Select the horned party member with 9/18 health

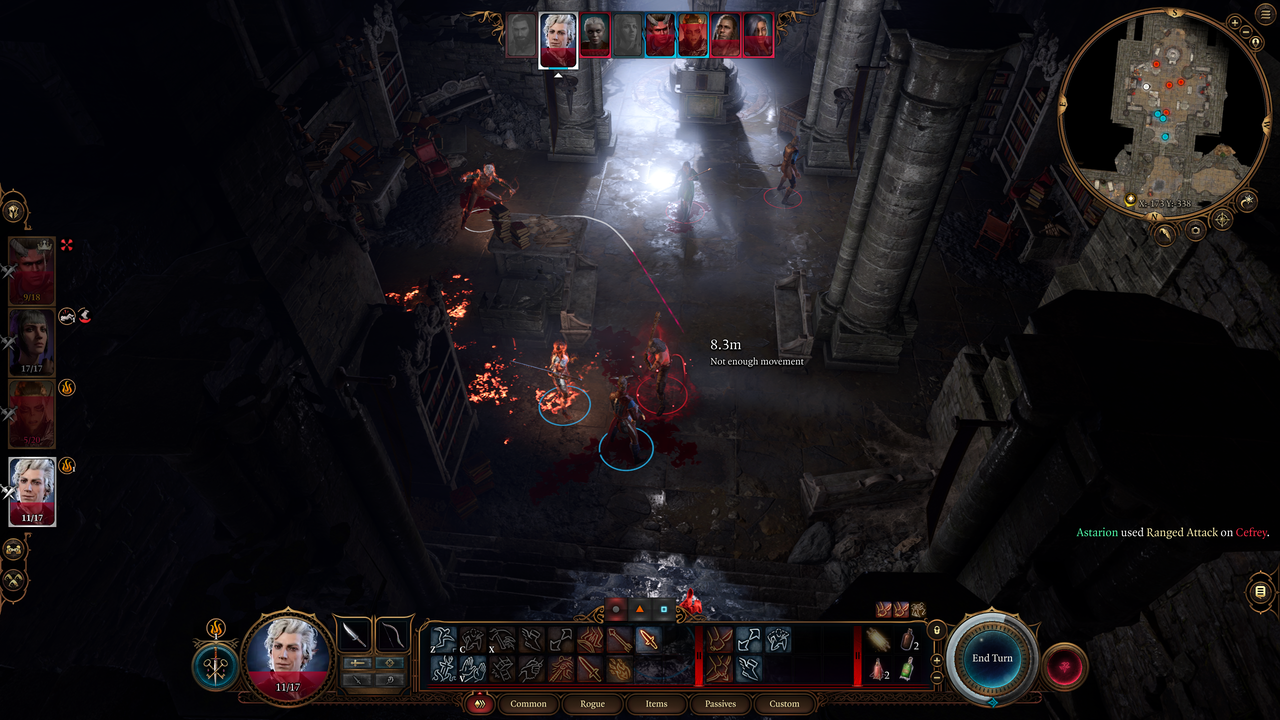(x=32, y=270)
